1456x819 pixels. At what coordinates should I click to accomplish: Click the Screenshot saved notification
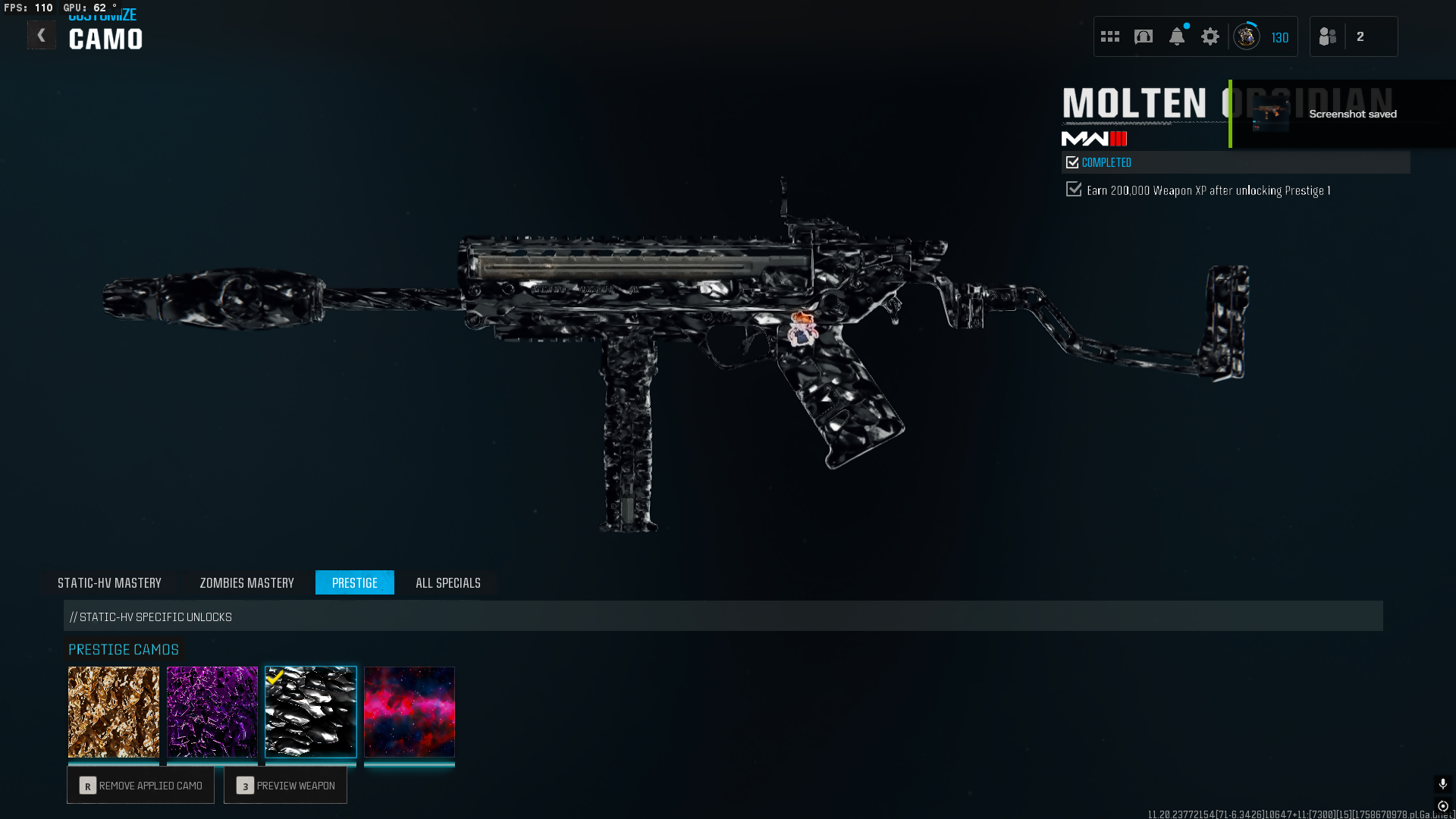[1342, 114]
